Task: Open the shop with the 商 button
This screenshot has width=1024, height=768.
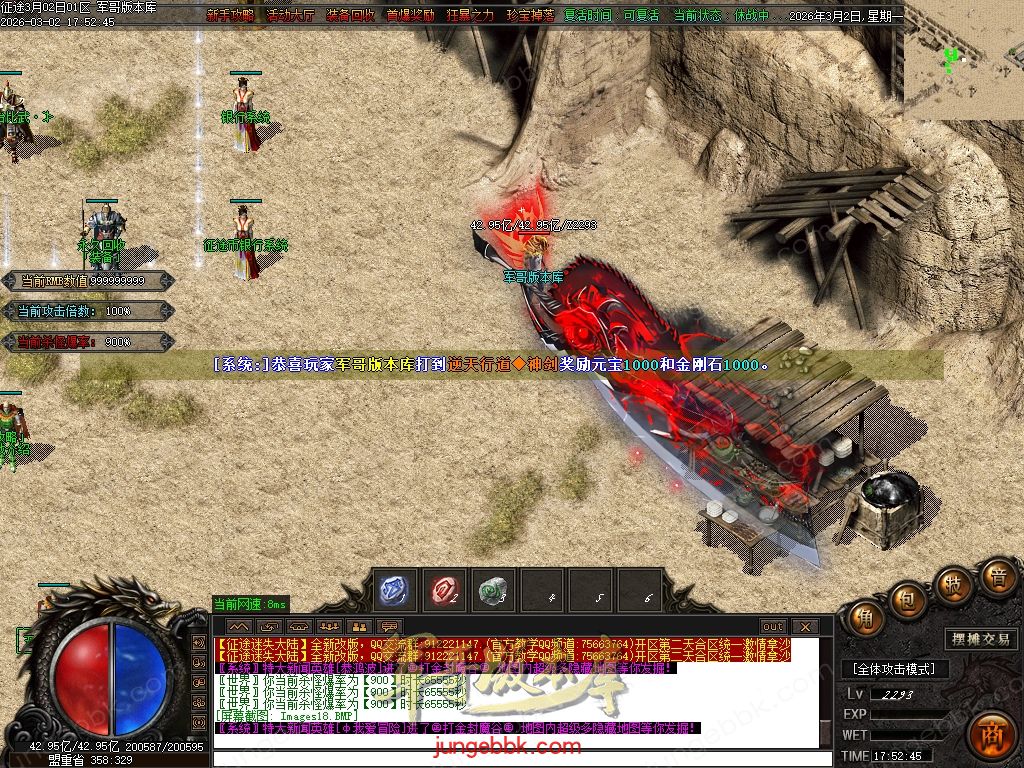Action: tap(991, 733)
